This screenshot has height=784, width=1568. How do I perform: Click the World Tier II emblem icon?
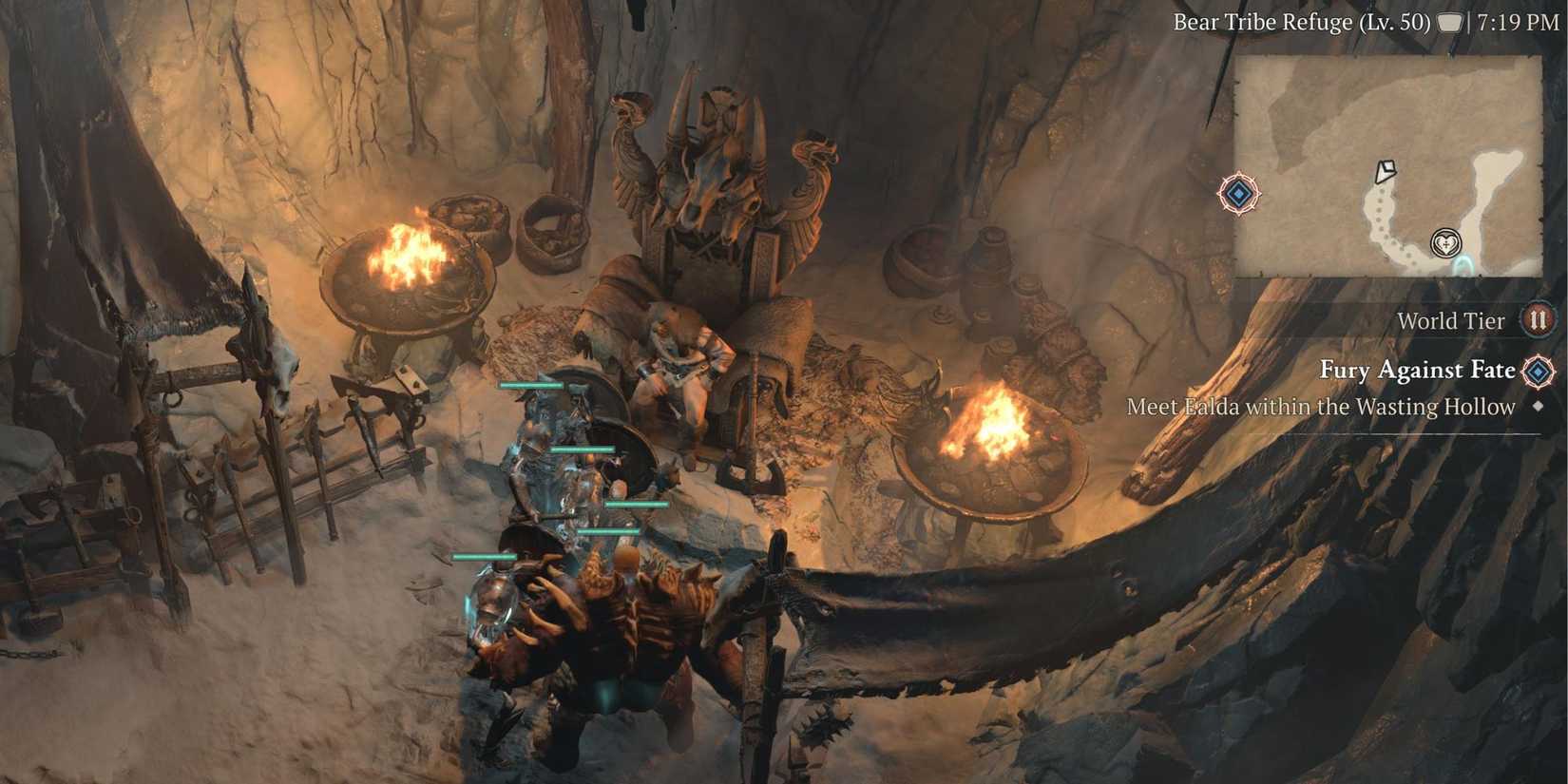point(1539,321)
